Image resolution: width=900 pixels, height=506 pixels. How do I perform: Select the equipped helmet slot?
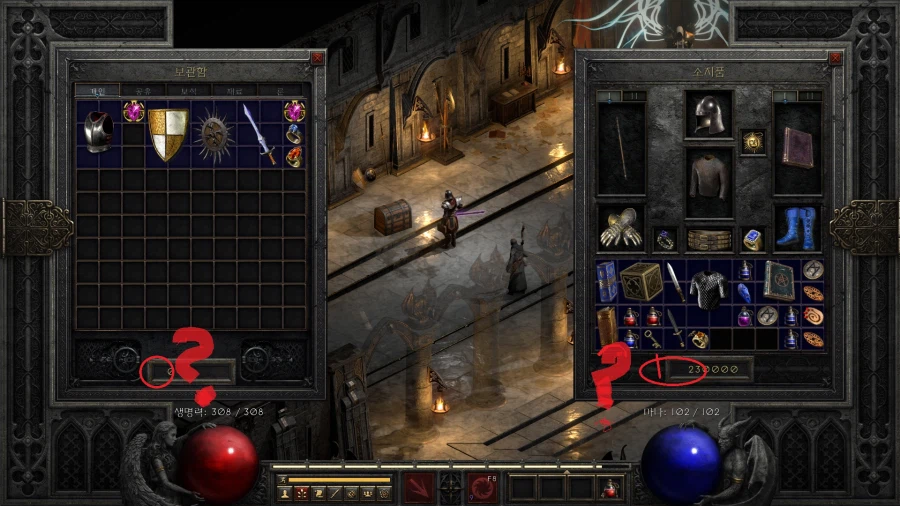point(709,115)
